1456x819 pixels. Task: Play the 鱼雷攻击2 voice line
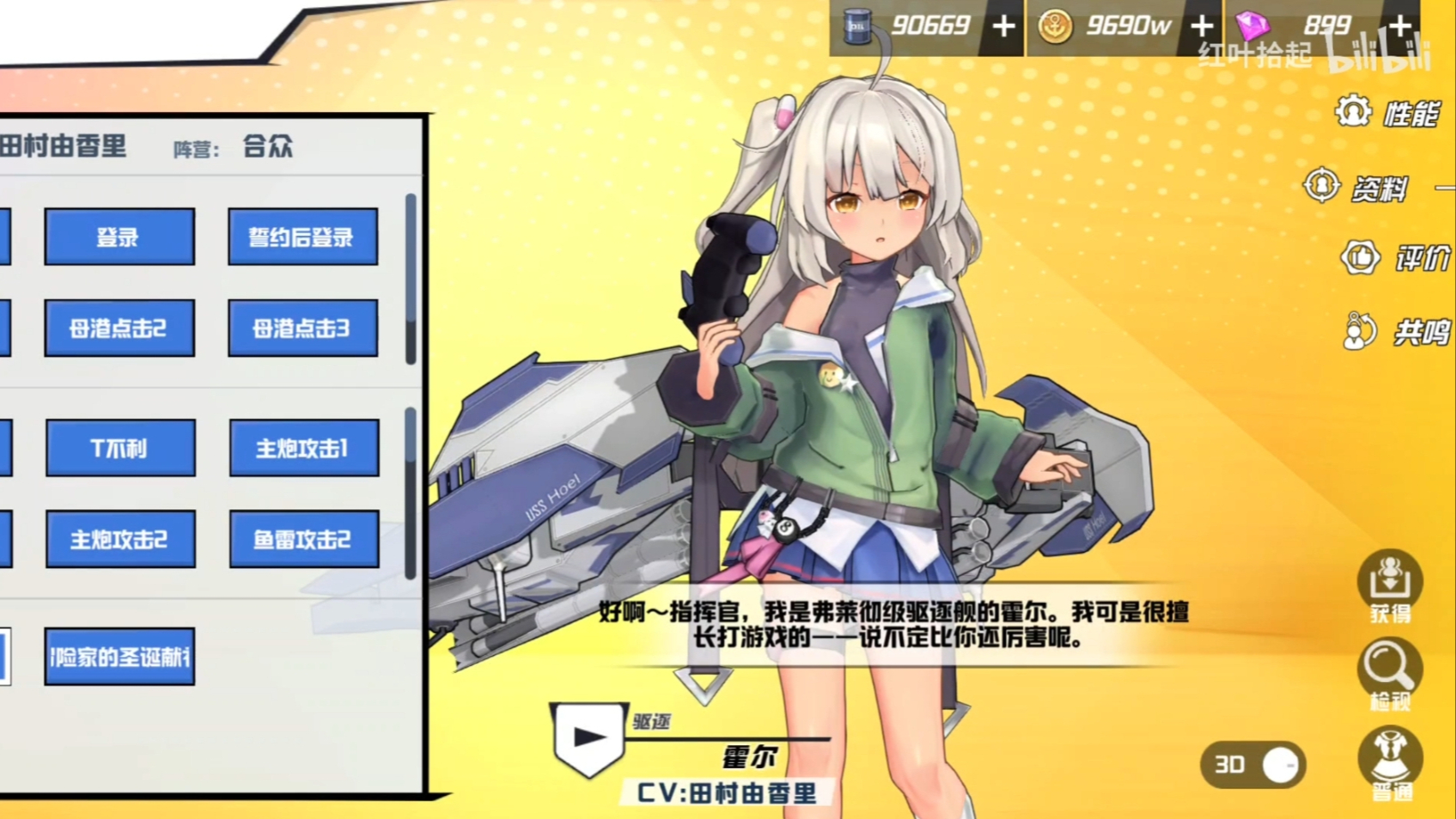[303, 539]
